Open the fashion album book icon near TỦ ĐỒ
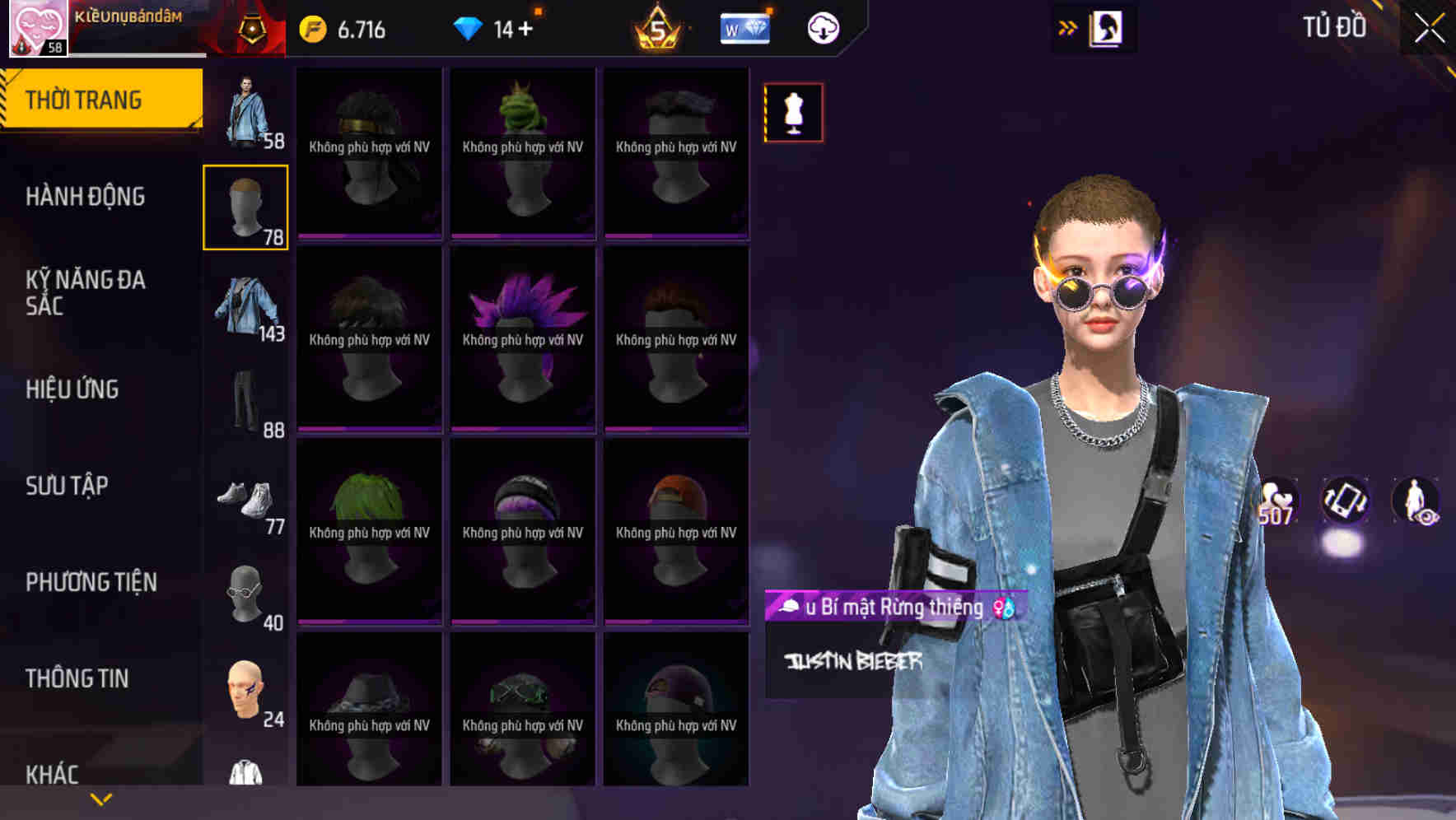 pos(1108,27)
